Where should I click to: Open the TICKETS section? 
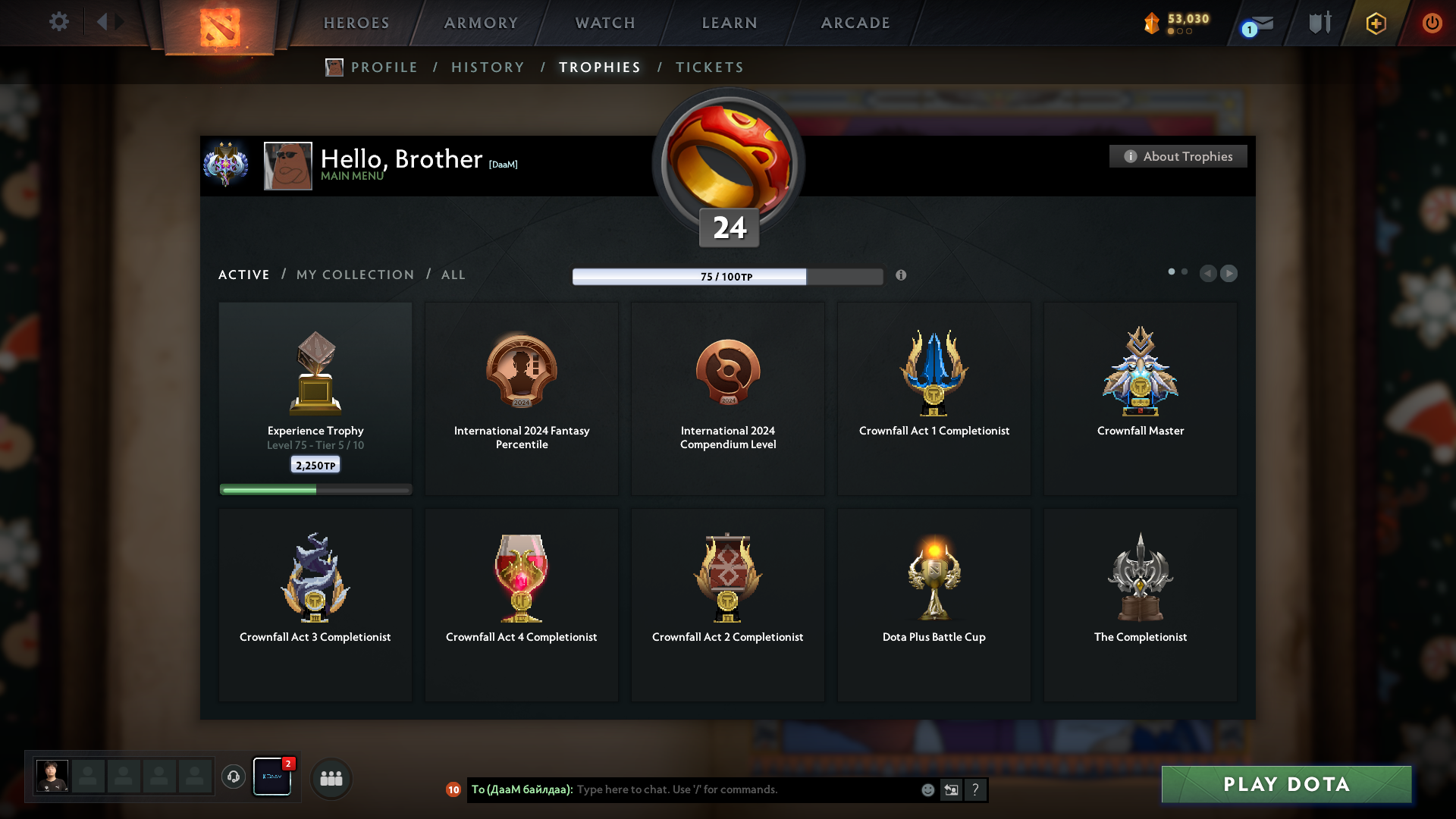pos(708,67)
